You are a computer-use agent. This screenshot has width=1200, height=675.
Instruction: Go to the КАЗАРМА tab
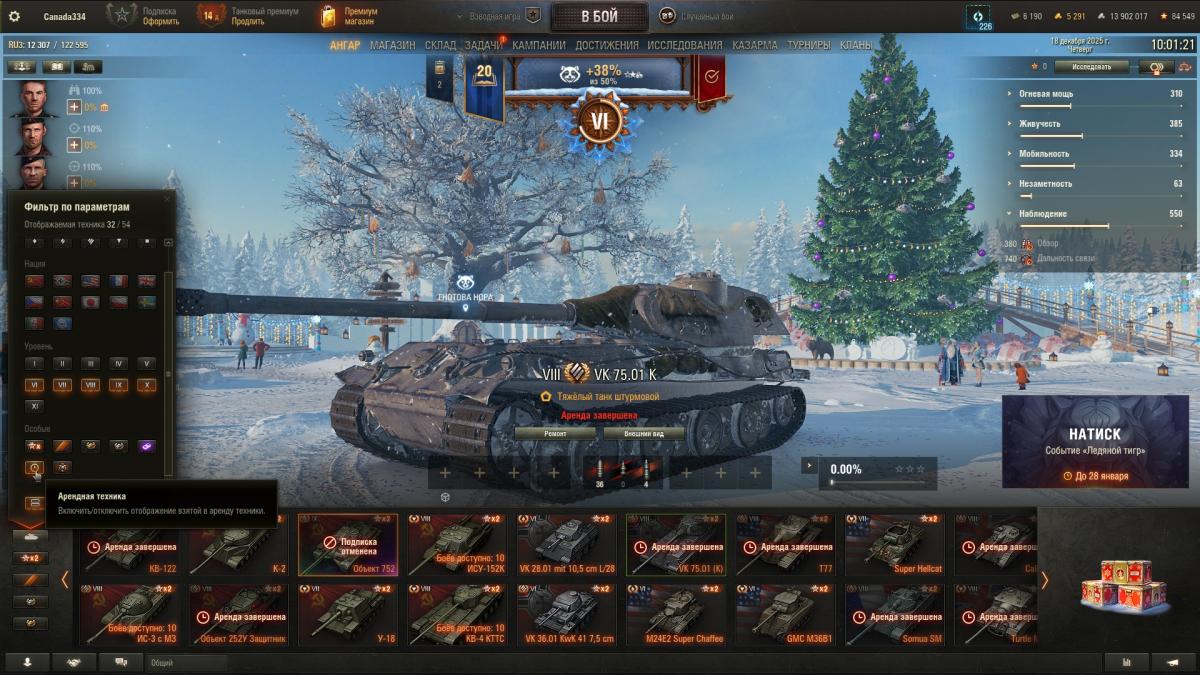(x=754, y=45)
